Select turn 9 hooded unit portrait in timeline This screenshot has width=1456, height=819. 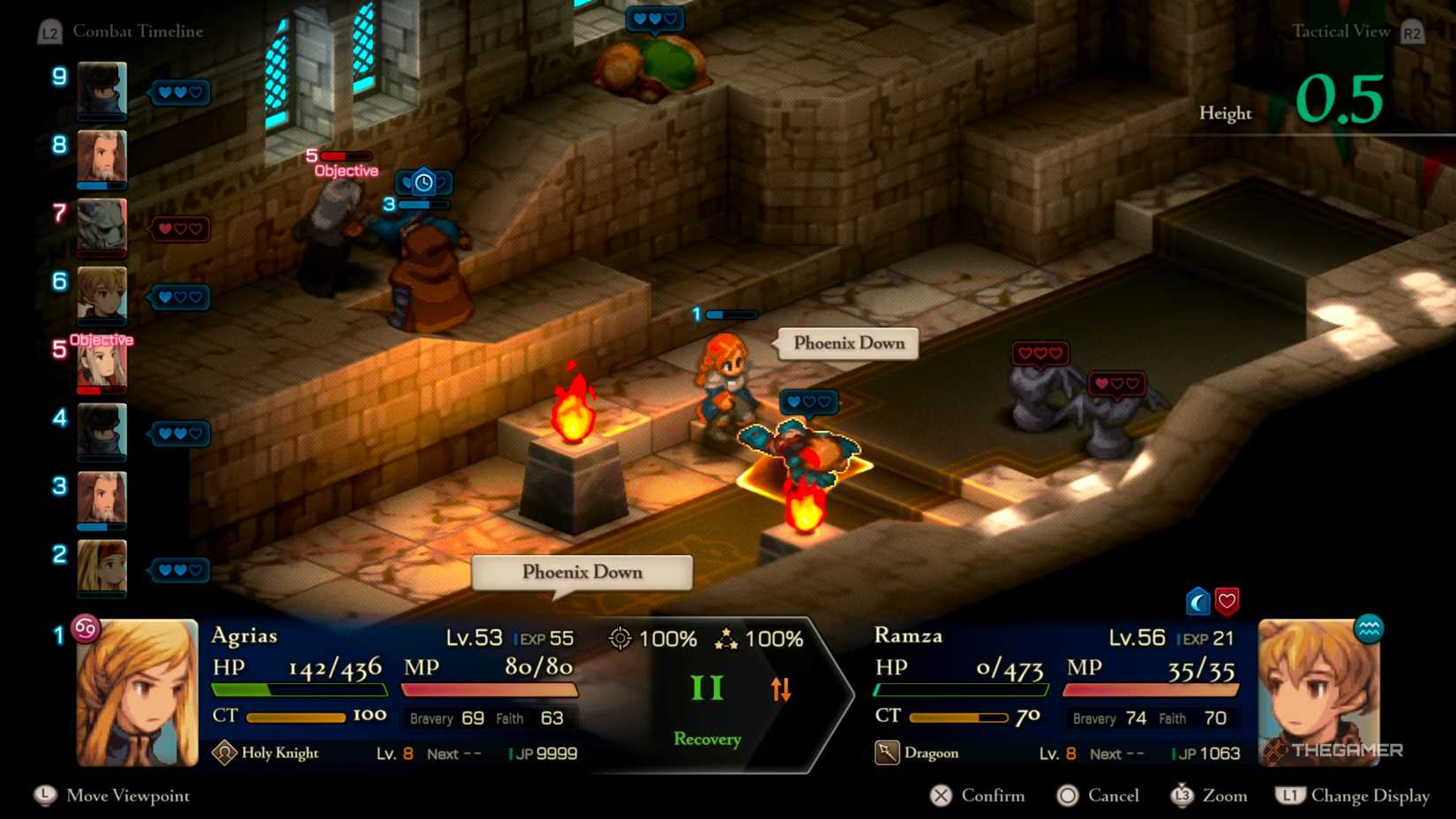(x=101, y=89)
